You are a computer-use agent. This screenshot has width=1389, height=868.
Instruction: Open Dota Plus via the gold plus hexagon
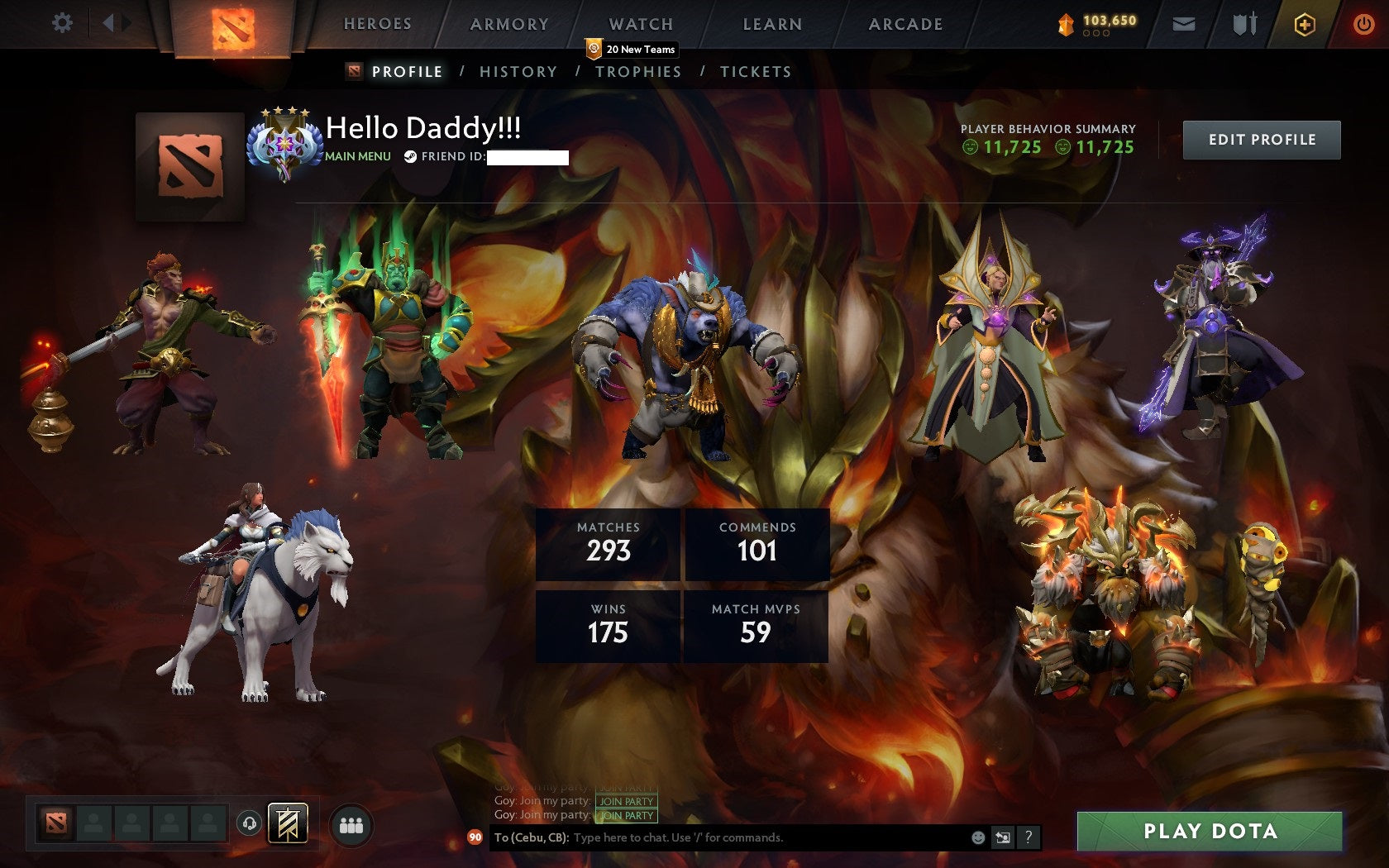(1305, 23)
